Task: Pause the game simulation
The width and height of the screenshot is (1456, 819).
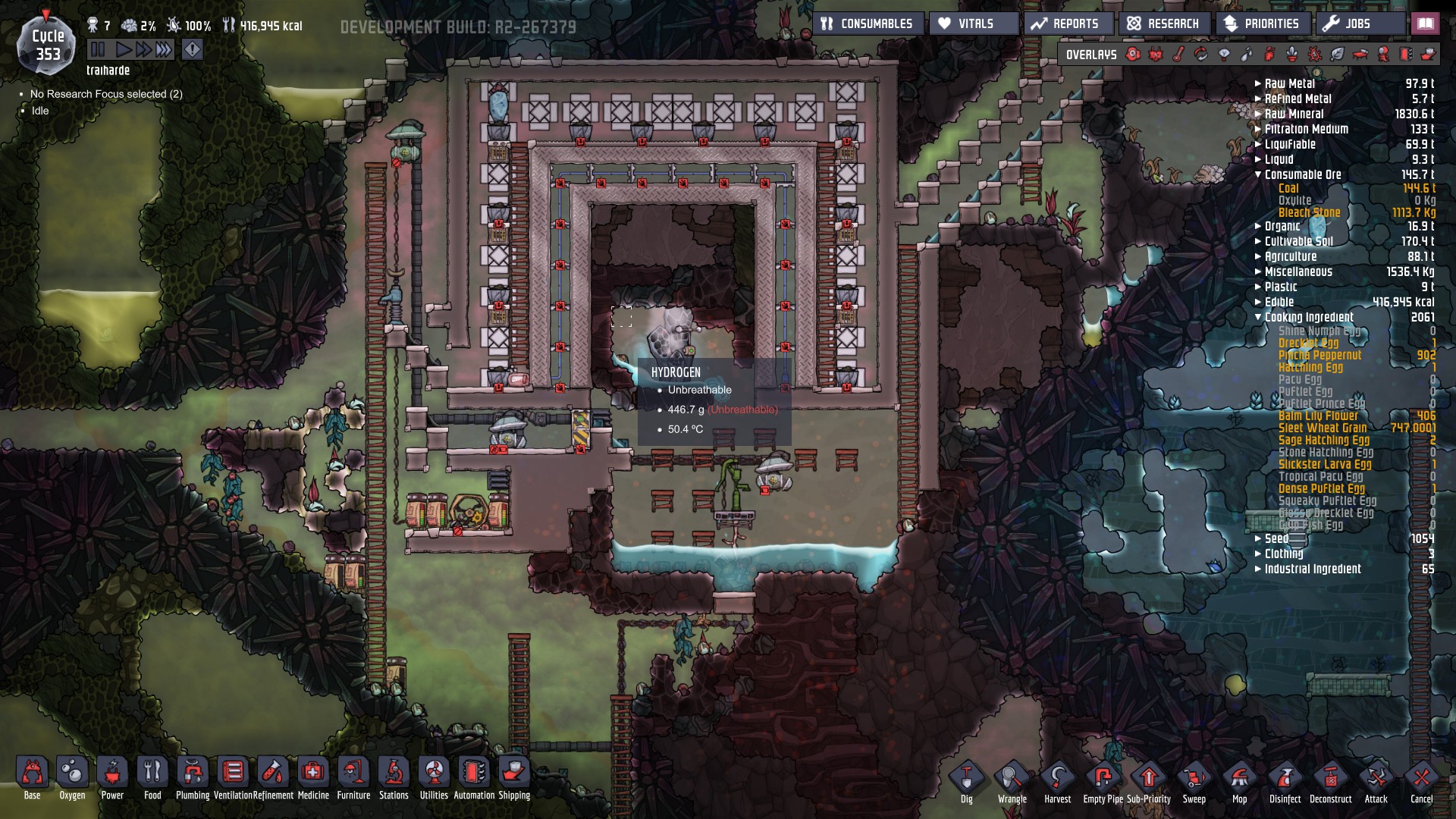Action: pos(99,48)
